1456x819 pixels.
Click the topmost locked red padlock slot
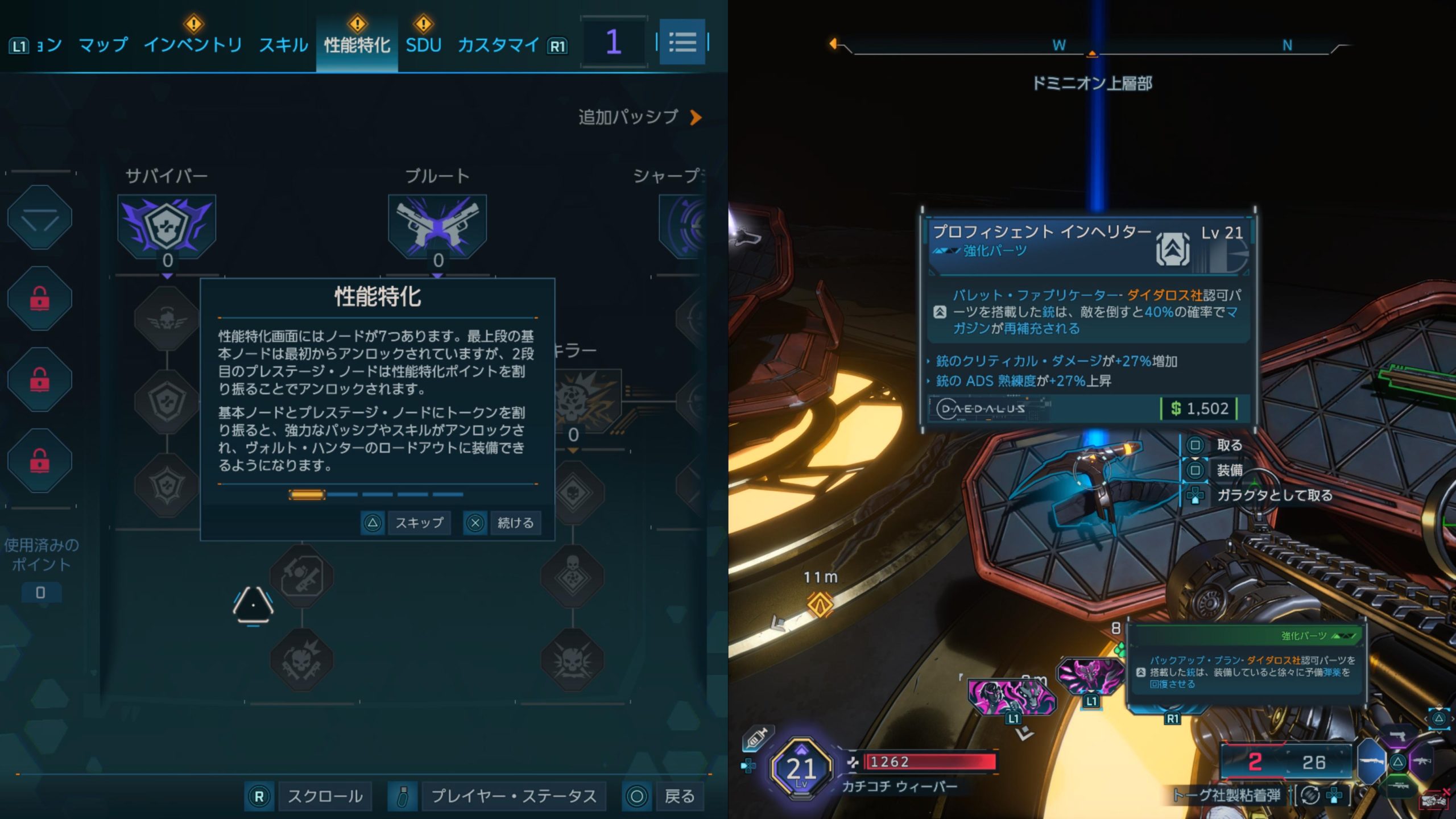[39, 298]
